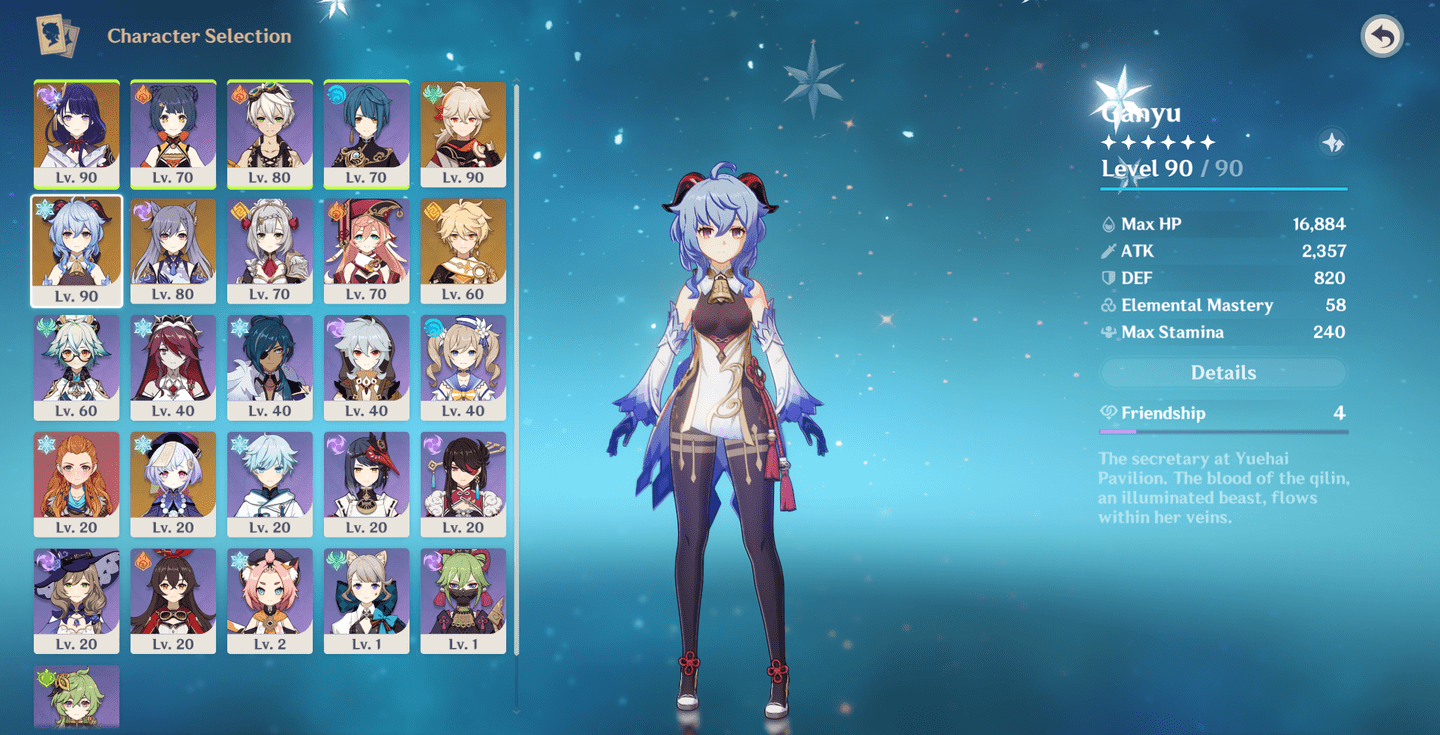Click the Friendship progress bar
This screenshot has height=735, width=1440.
point(1222,429)
